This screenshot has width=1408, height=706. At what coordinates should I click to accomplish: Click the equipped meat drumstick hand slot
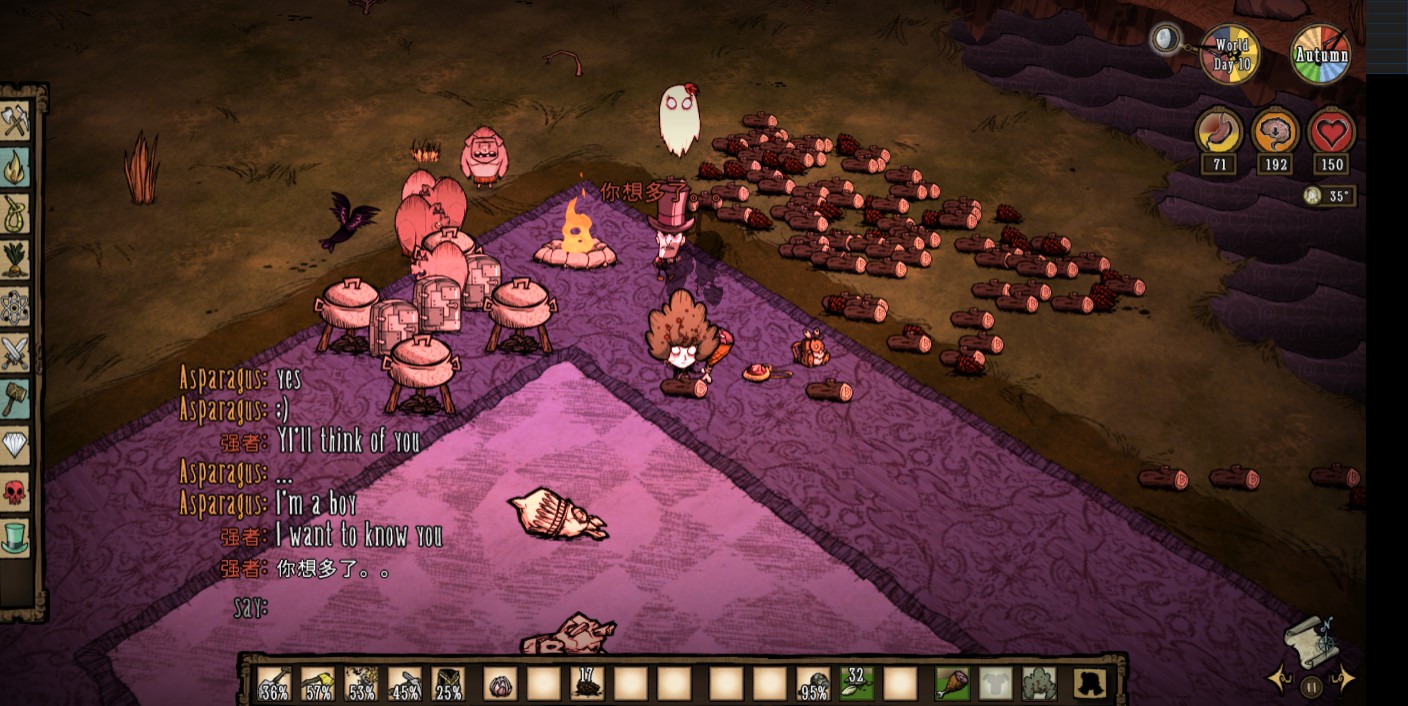pyautogui.click(x=952, y=683)
